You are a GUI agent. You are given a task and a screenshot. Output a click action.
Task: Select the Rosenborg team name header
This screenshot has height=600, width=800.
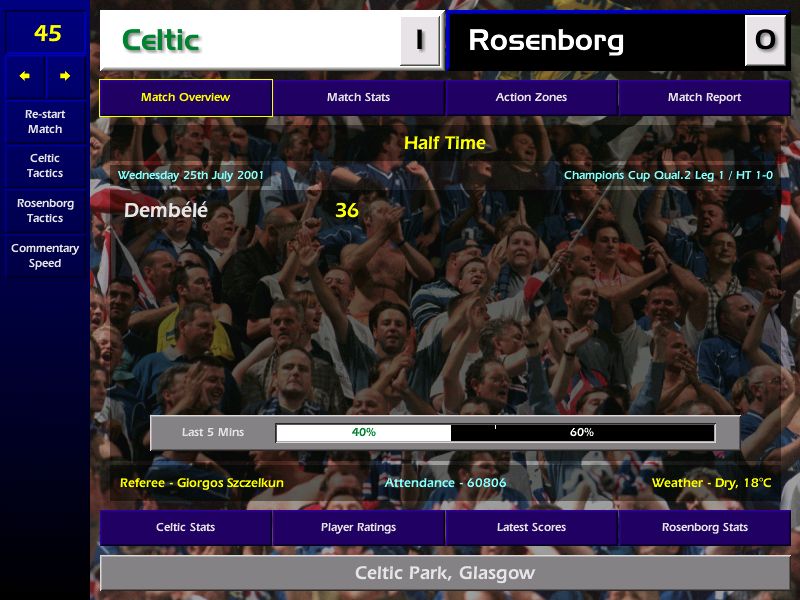(x=597, y=41)
